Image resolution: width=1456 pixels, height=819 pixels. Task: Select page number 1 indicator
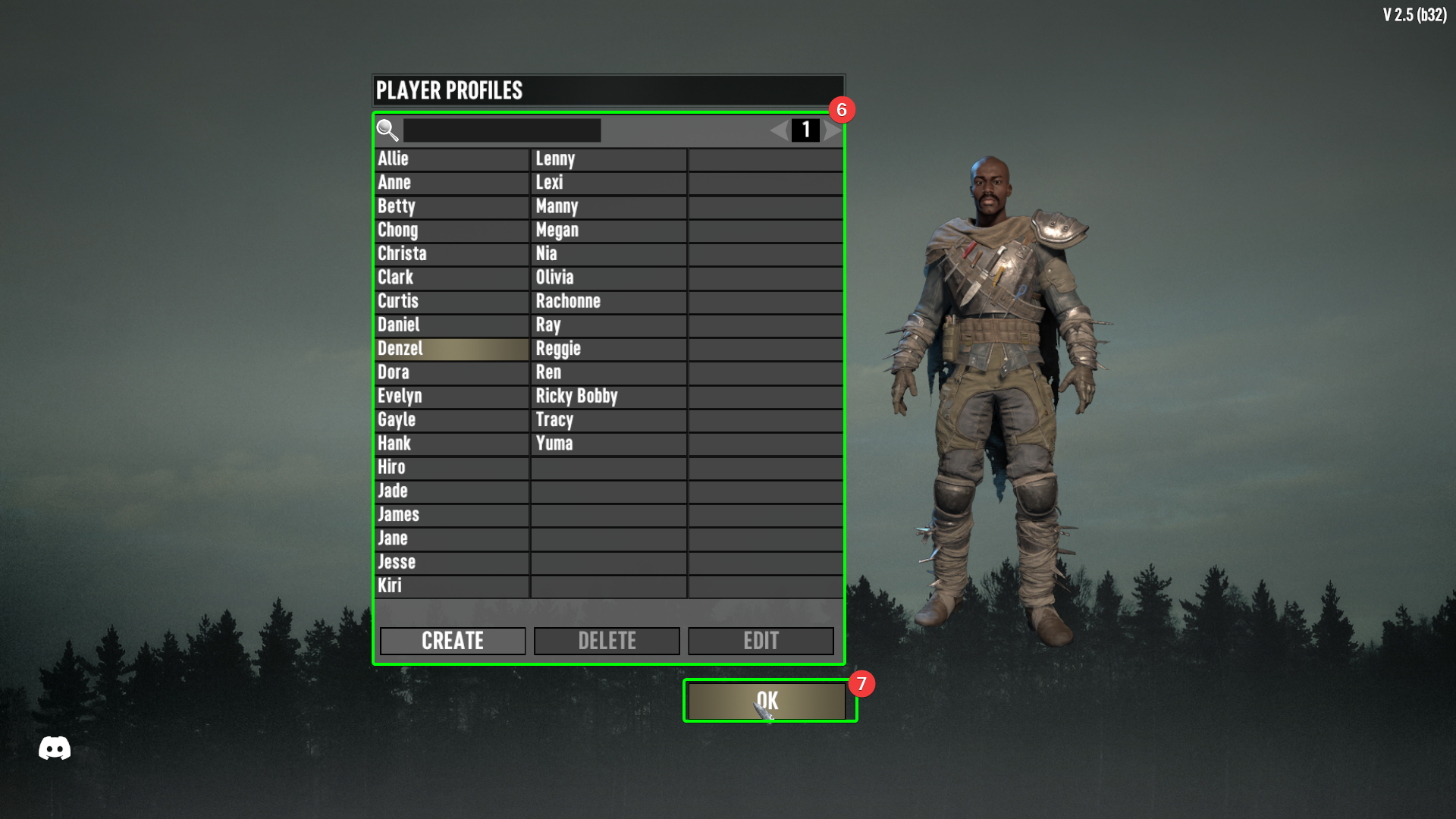805,130
